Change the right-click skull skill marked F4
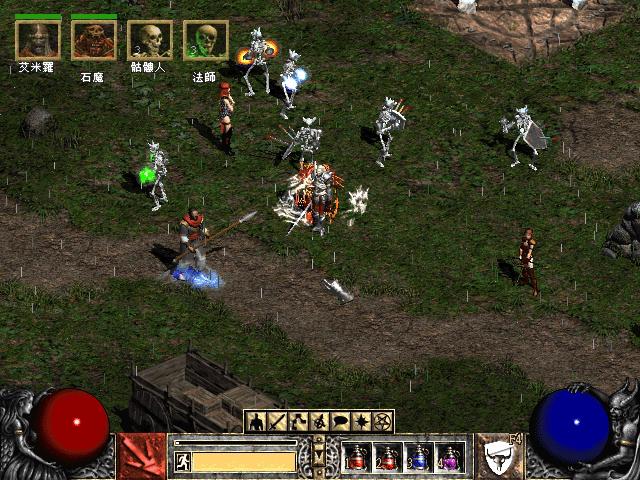 tap(499, 456)
